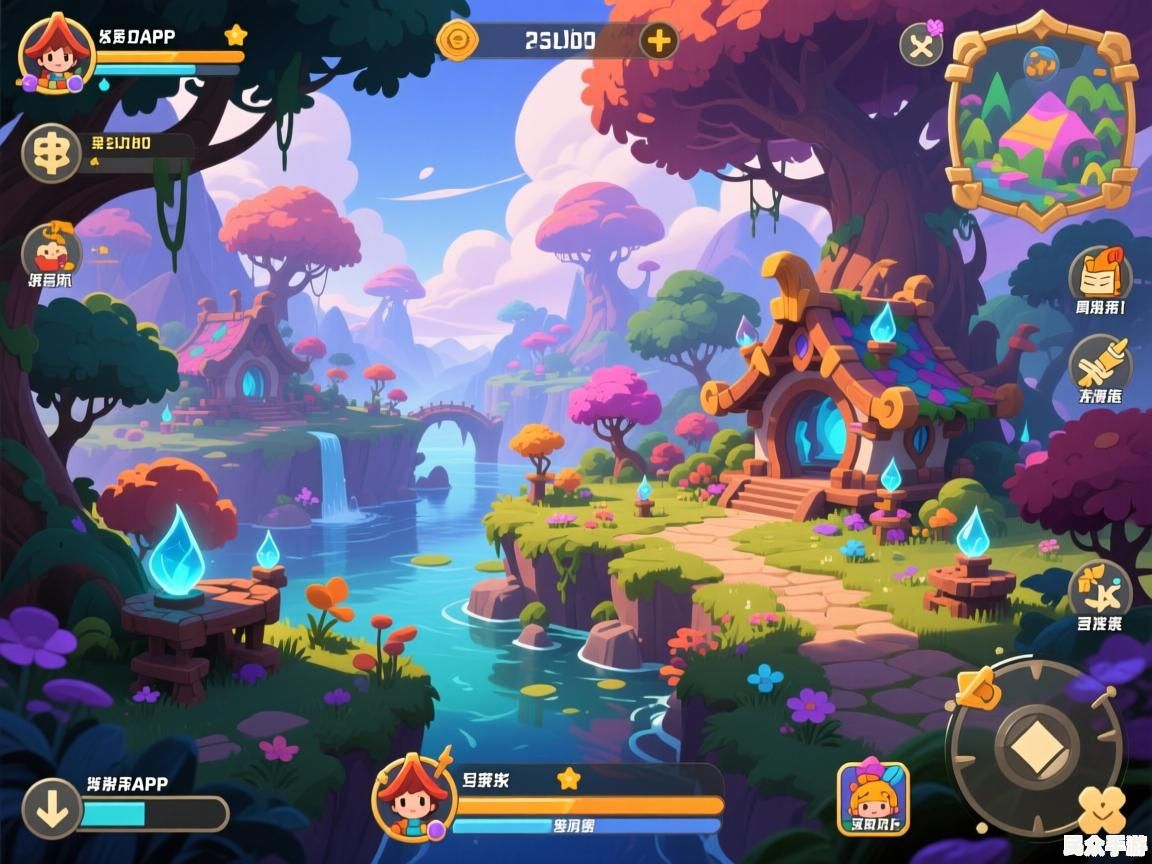1152x864 pixels.
Task: Open the orange-haired character card
Action: pos(873,798)
